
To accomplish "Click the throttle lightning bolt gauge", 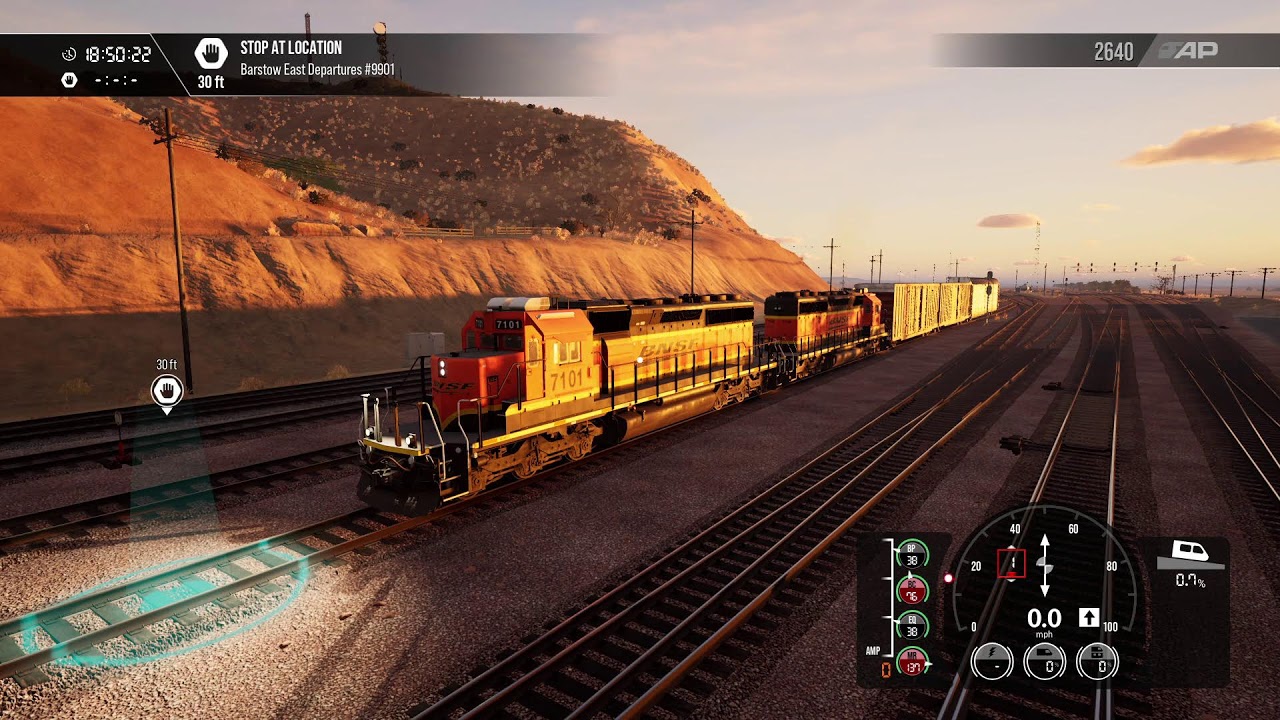I will [x=992, y=661].
